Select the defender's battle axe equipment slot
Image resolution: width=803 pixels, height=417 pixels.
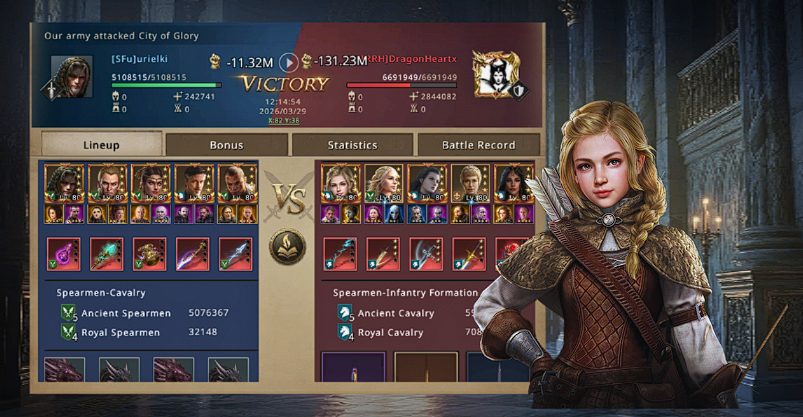click(x=425, y=254)
